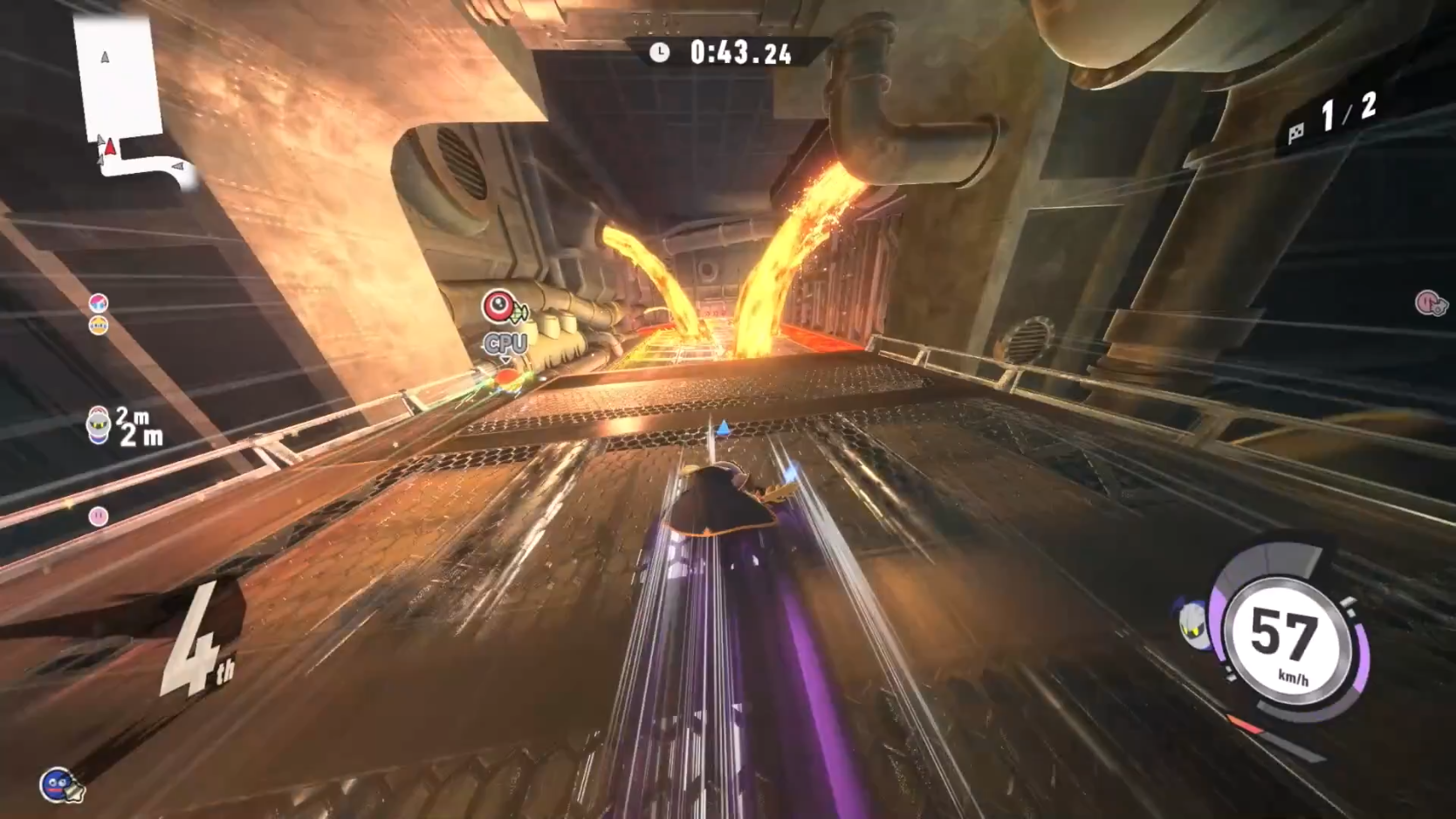Click the pink Kirby racer position icon
Viewport: 1456px width, 819px height.
click(x=99, y=516)
